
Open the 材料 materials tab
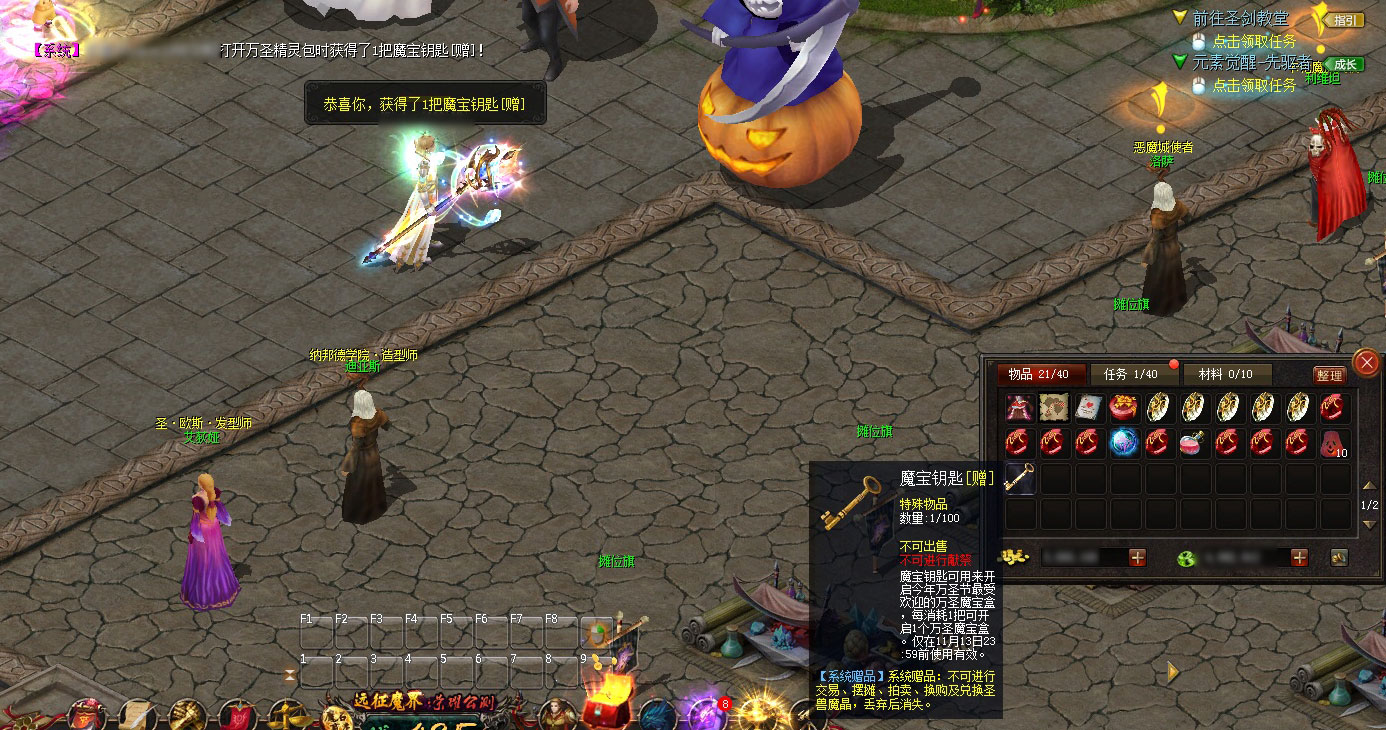pyautogui.click(x=1225, y=374)
